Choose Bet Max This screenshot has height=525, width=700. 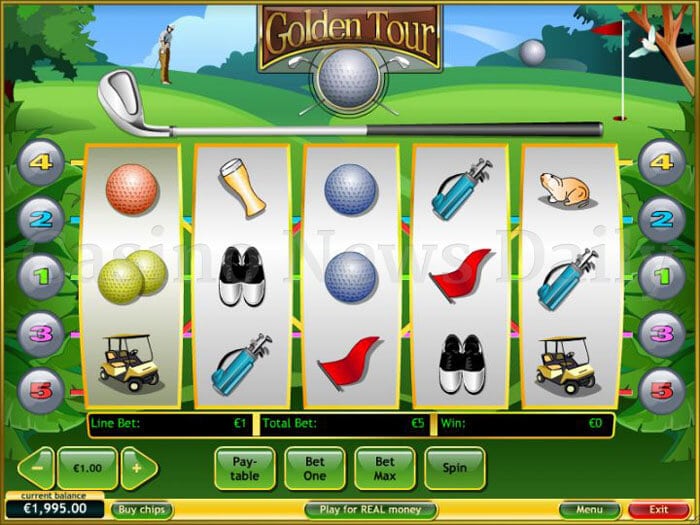click(385, 468)
